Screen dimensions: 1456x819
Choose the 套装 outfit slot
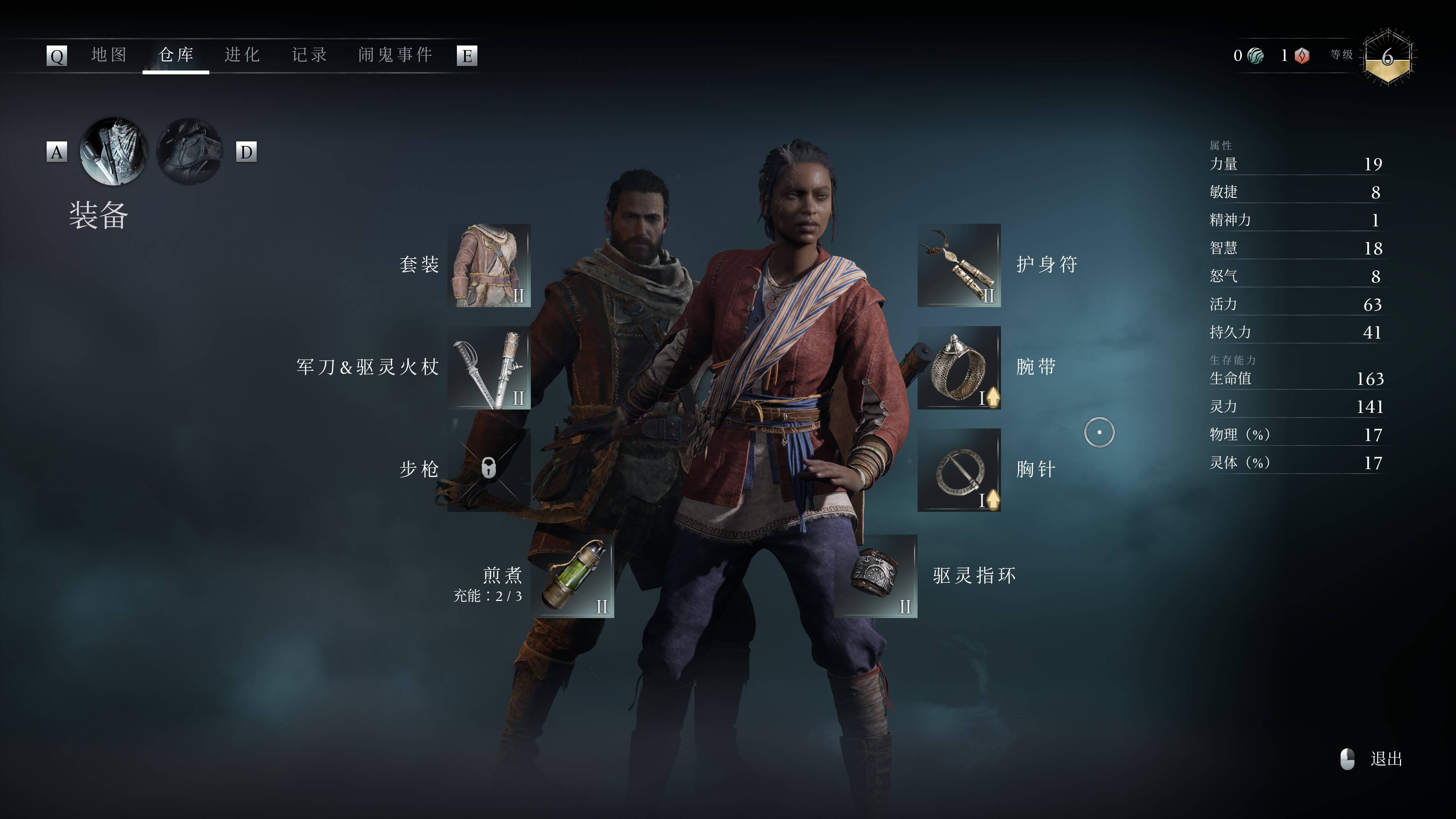(489, 265)
